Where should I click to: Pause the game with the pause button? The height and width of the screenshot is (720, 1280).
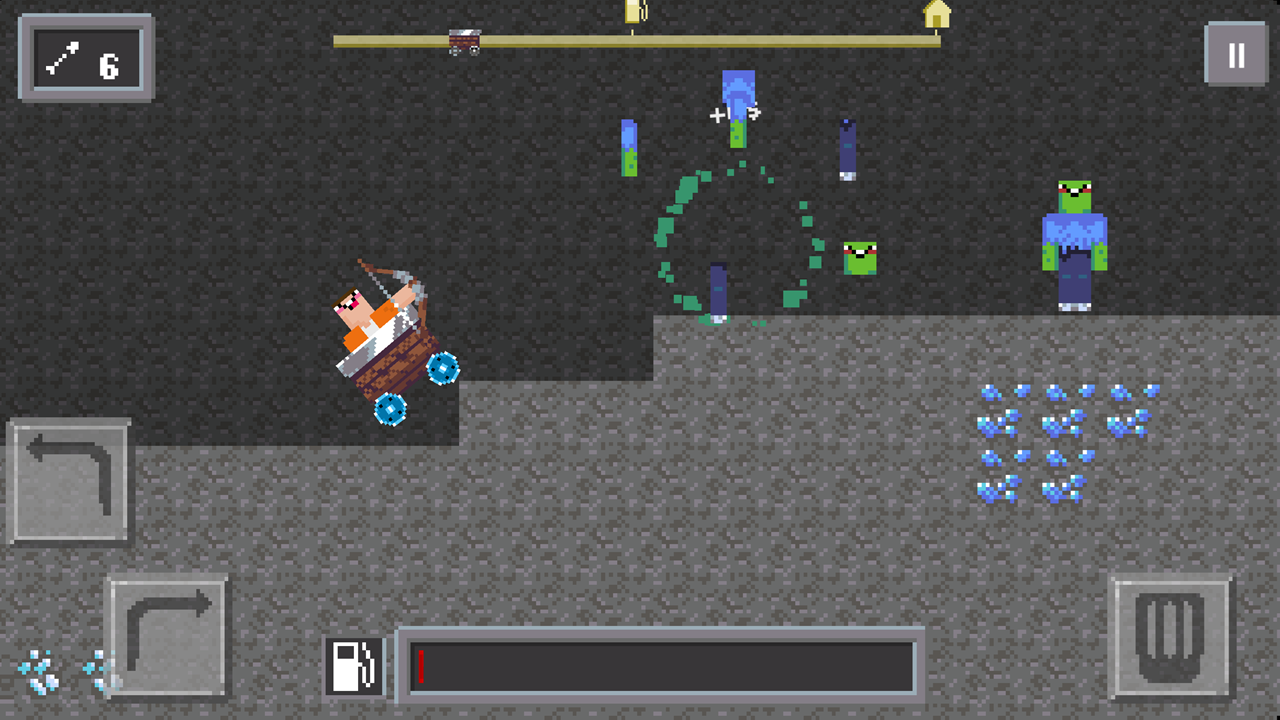pos(1235,57)
